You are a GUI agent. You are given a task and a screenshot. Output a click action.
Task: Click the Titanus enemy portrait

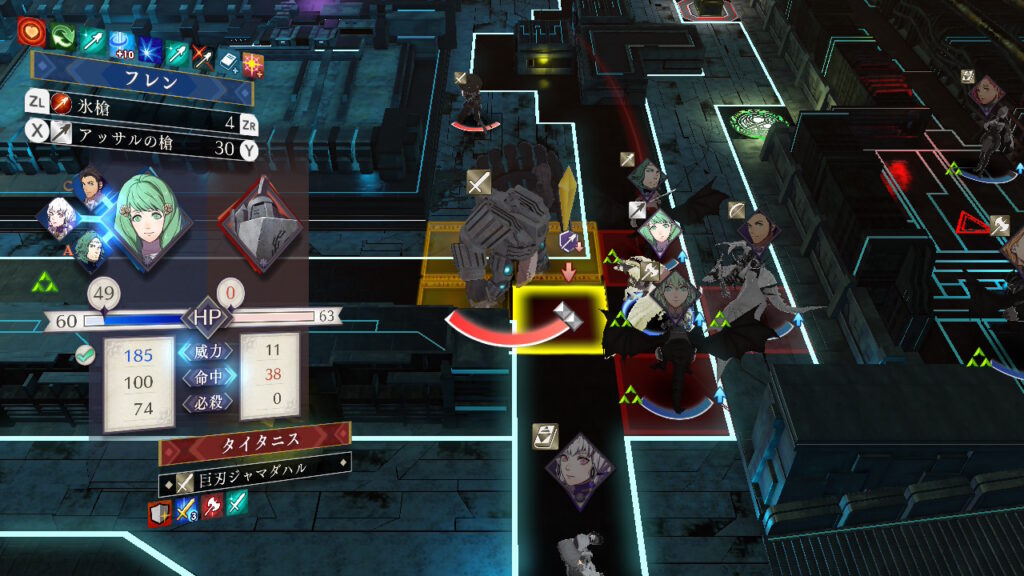point(261,223)
